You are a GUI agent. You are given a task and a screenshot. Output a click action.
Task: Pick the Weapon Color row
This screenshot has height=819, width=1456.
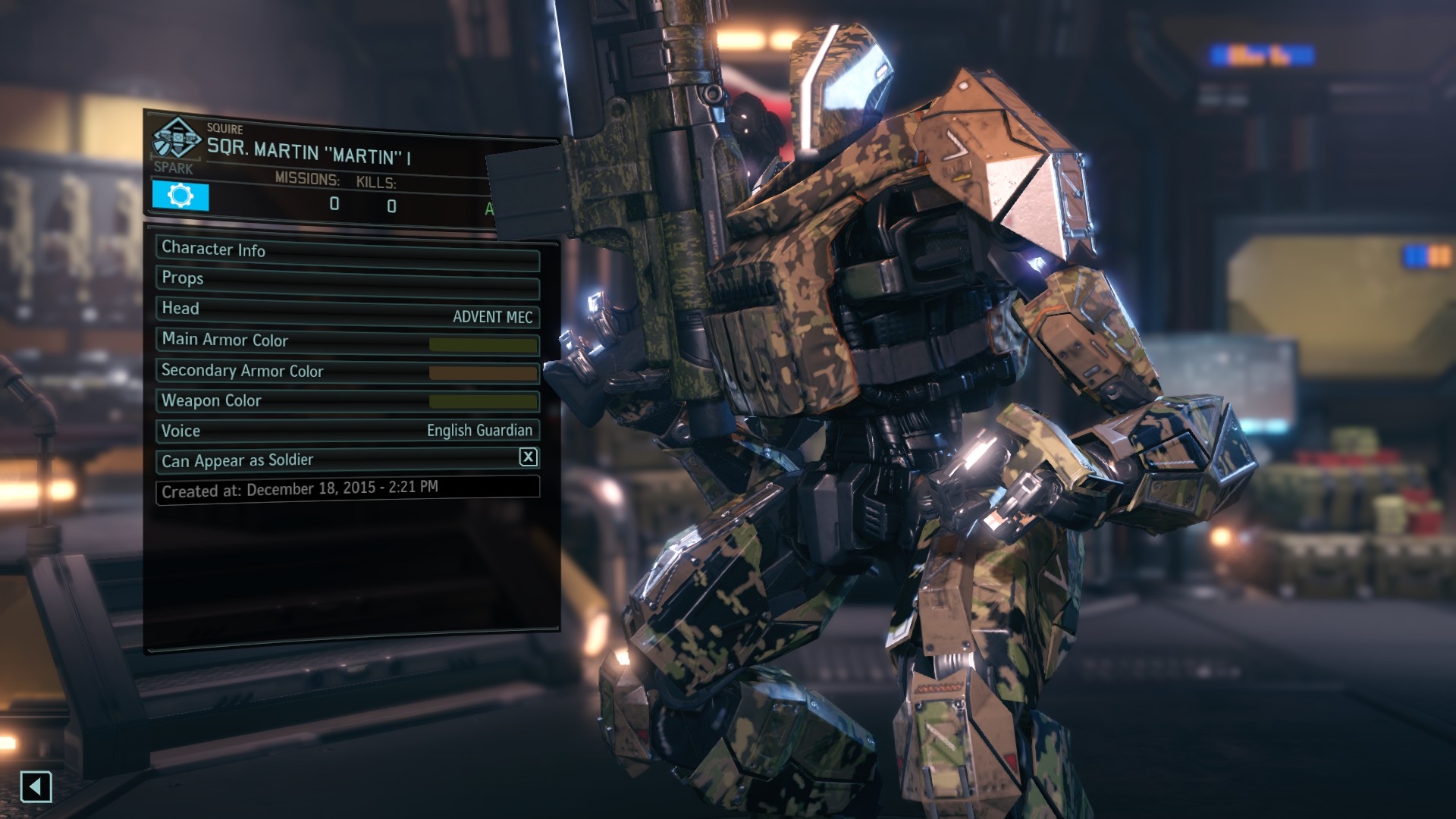347,401
